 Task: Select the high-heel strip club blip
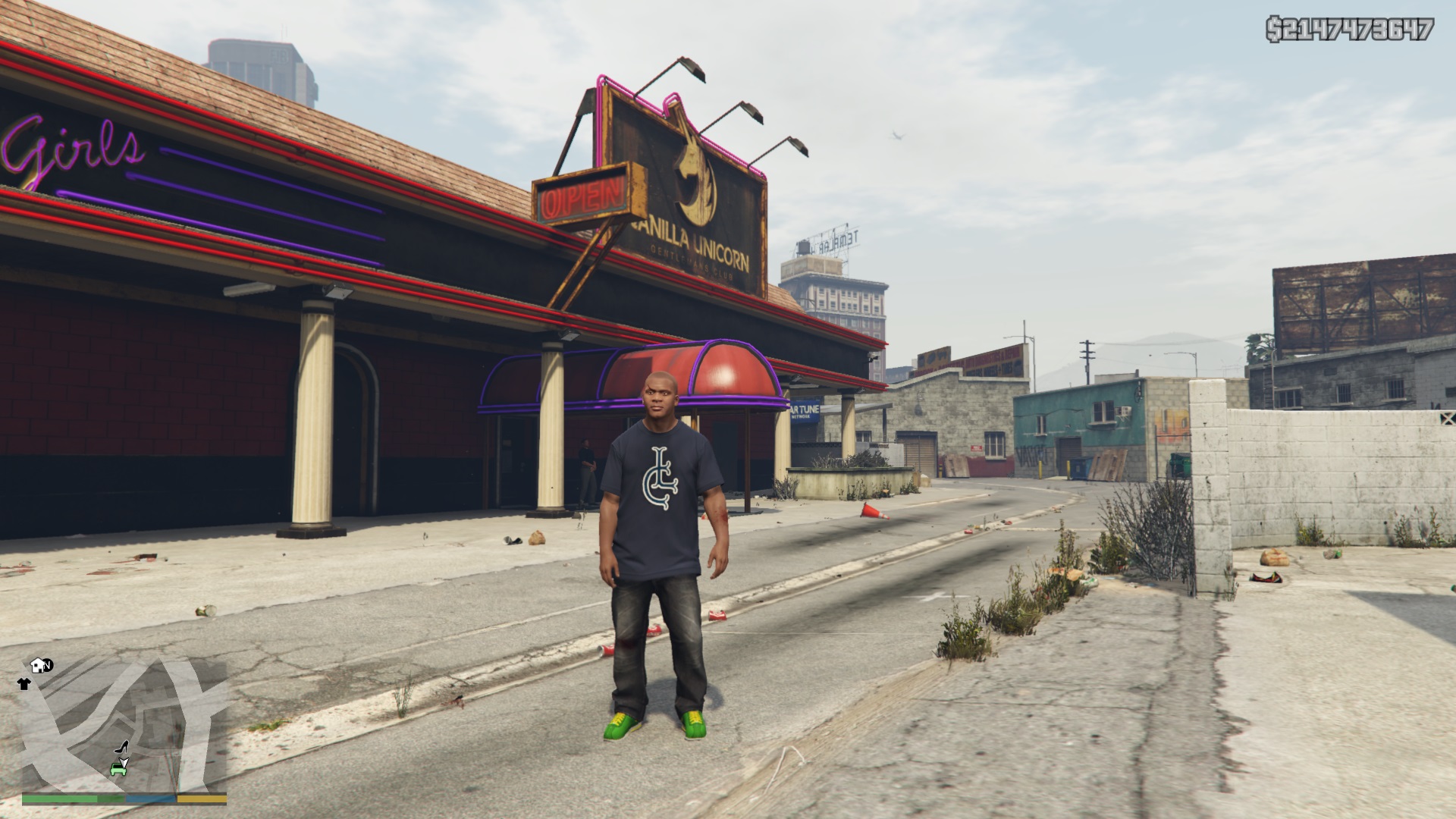[121, 747]
